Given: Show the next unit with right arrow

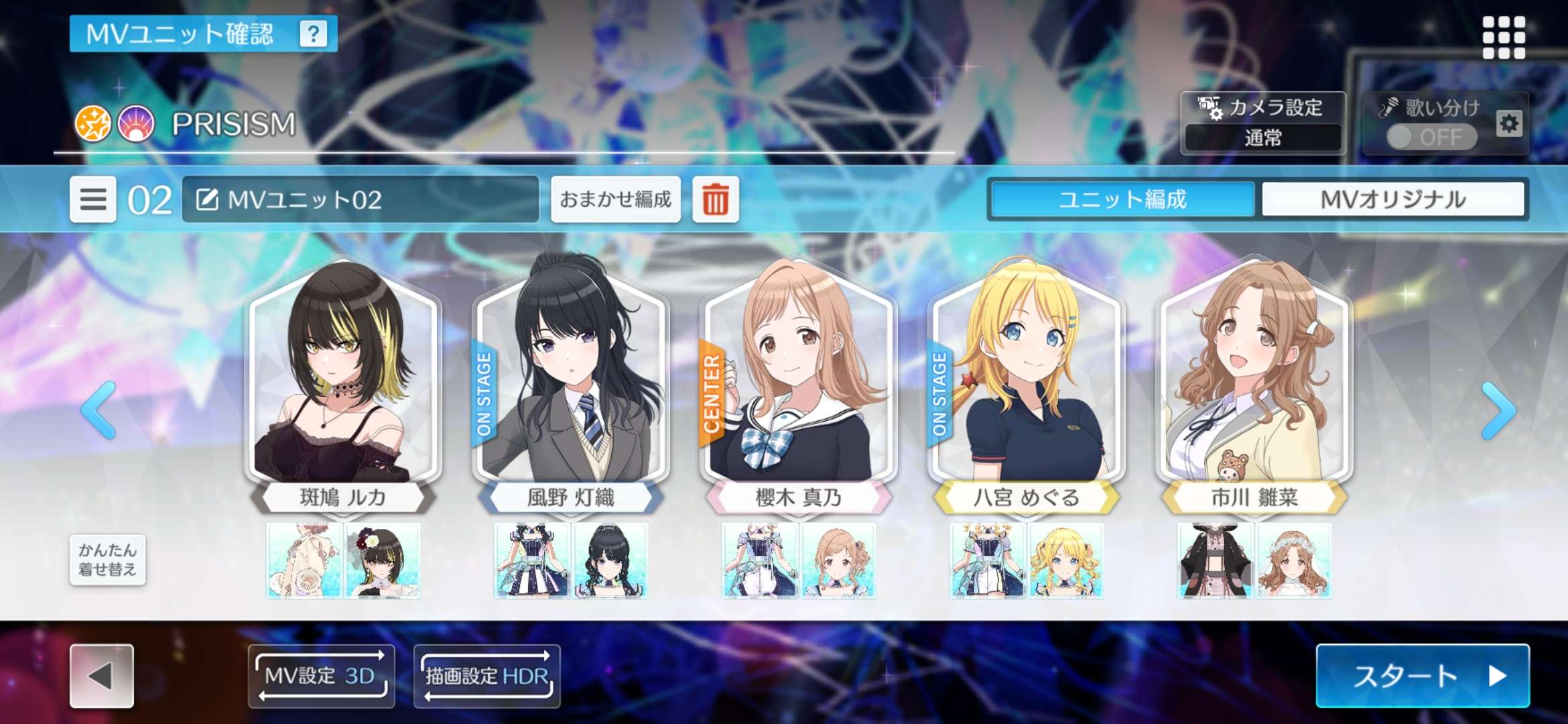Looking at the screenshot, I should point(1498,410).
